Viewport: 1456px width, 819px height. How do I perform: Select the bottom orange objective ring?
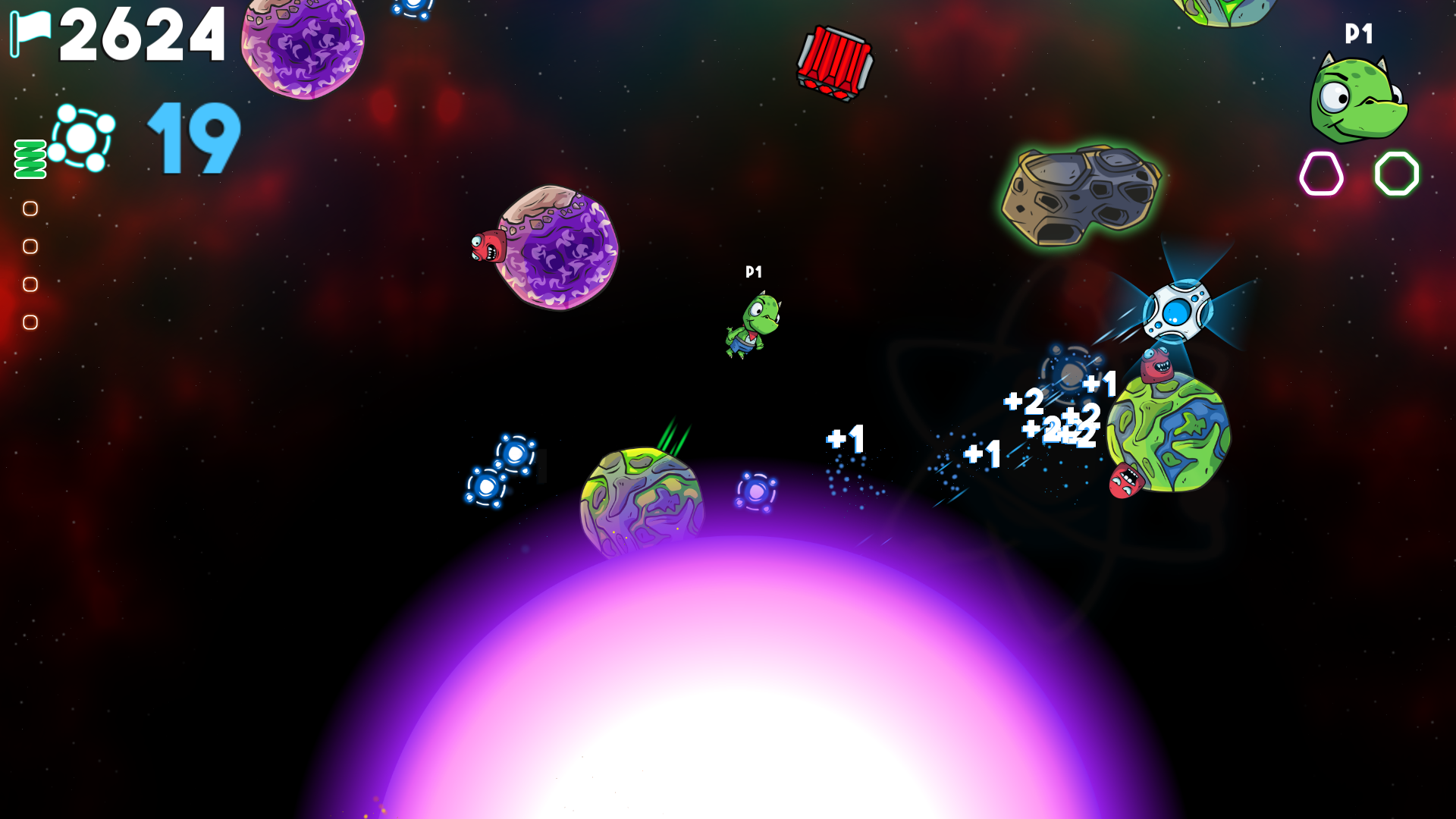click(31, 318)
